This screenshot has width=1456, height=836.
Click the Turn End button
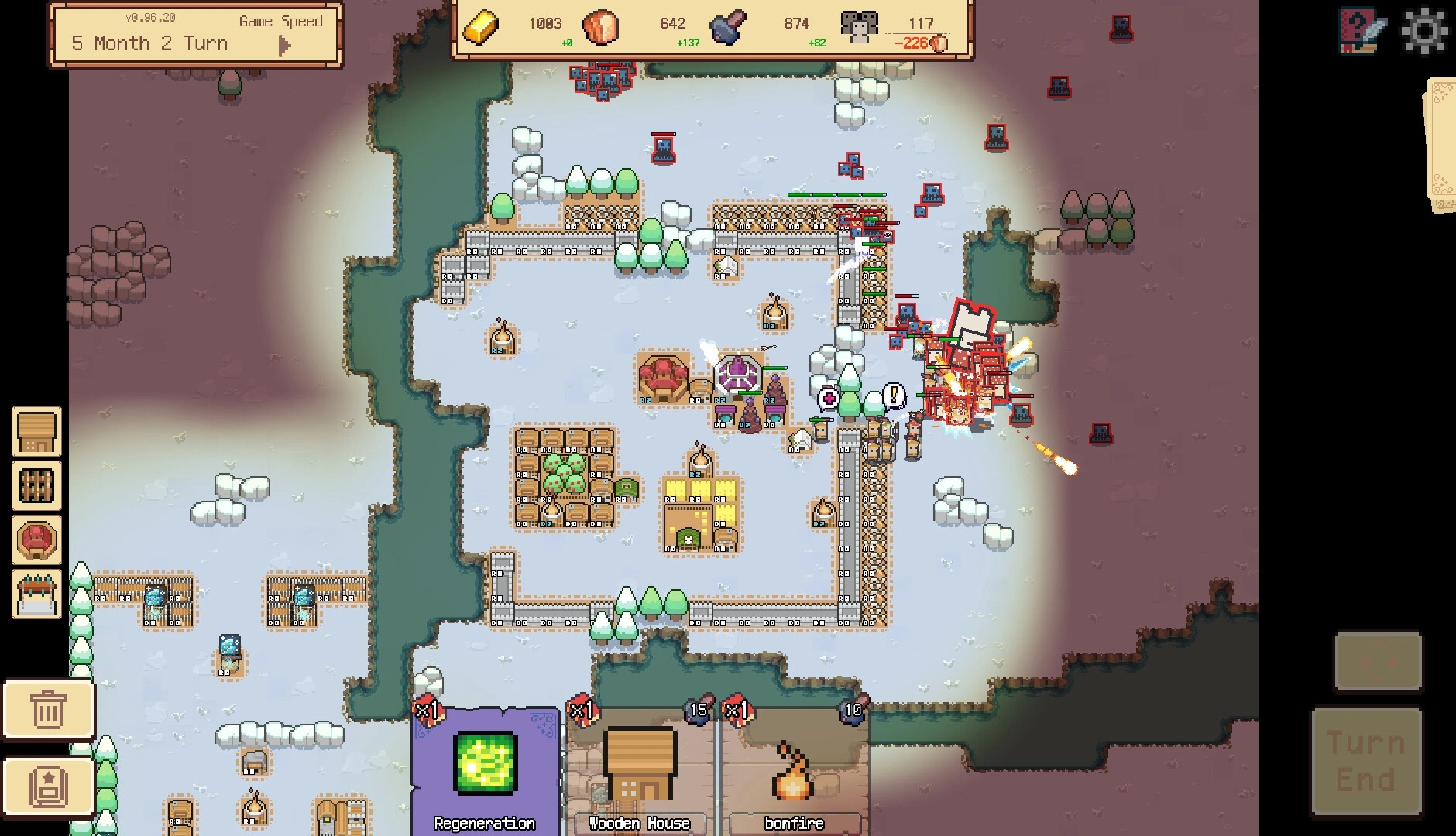click(1366, 761)
